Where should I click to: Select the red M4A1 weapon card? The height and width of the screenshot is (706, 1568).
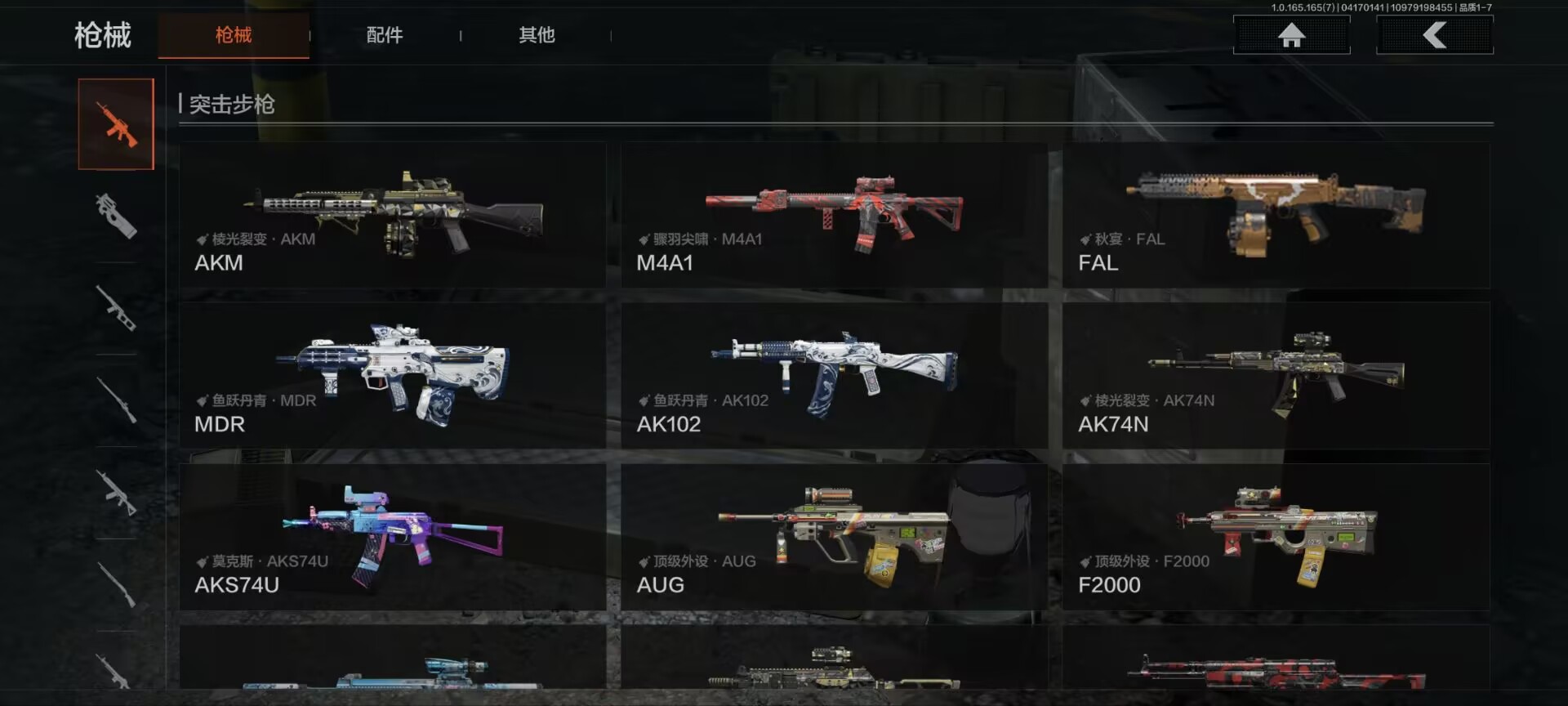[x=834, y=216]
